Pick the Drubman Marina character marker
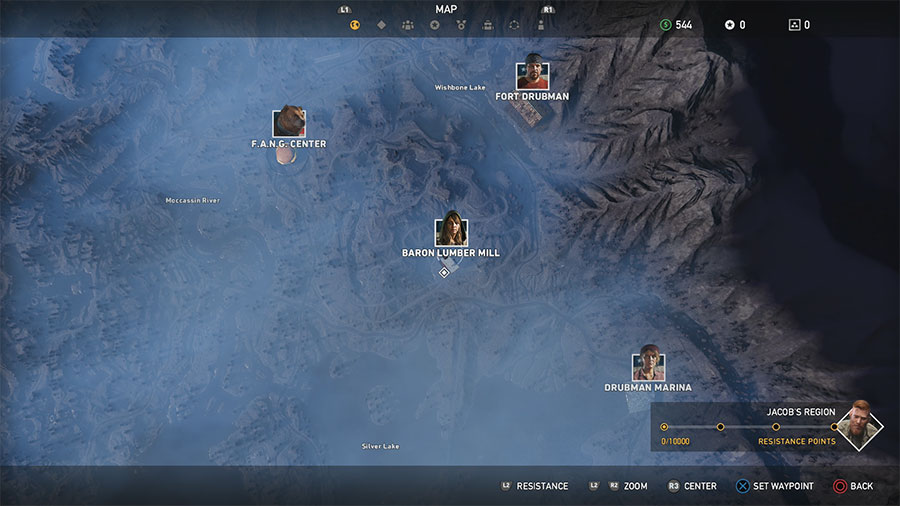This screenshot has width=900, height=506. [648, 365]
